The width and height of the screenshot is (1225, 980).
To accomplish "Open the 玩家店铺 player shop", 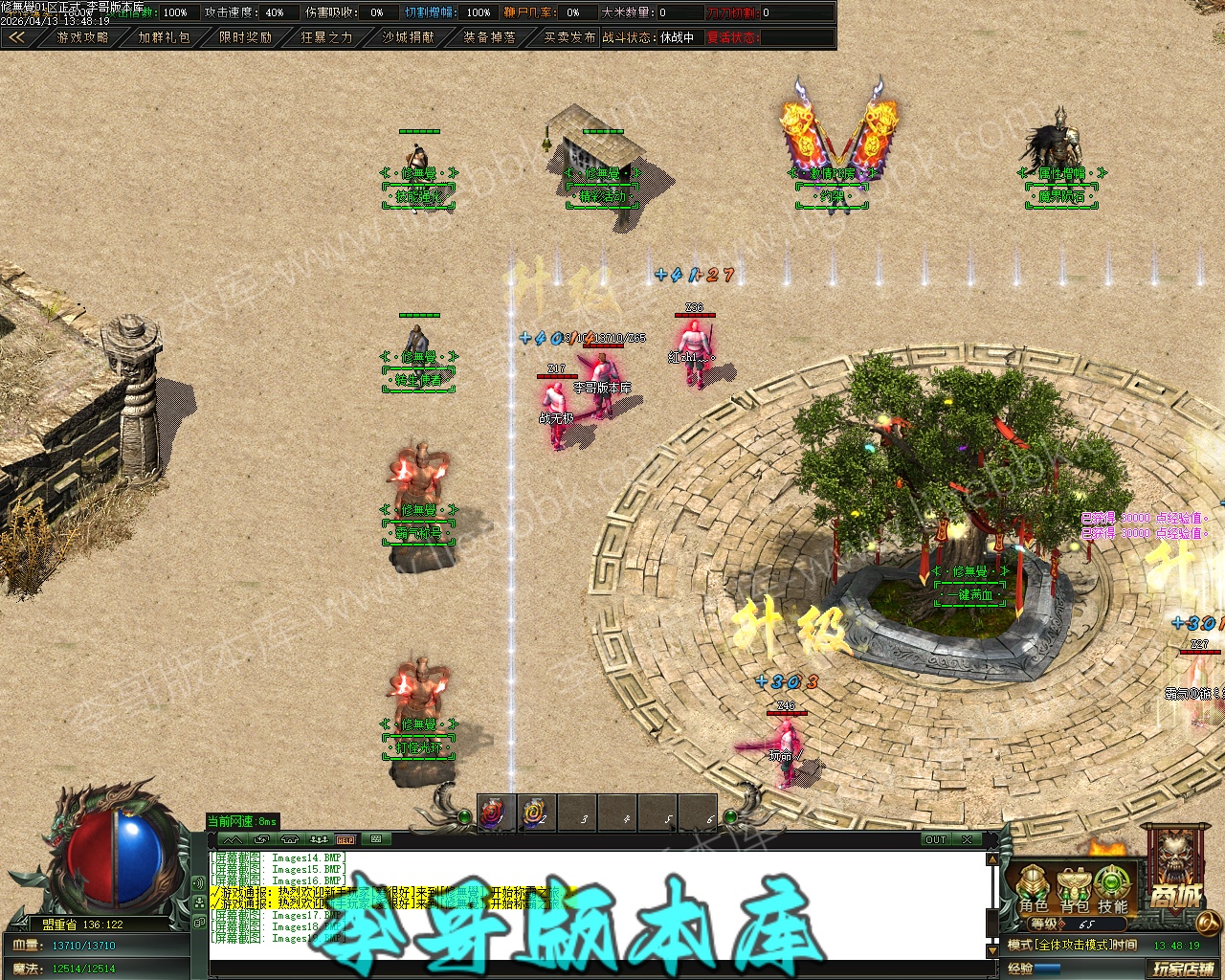I will [x=1183, y=969].
